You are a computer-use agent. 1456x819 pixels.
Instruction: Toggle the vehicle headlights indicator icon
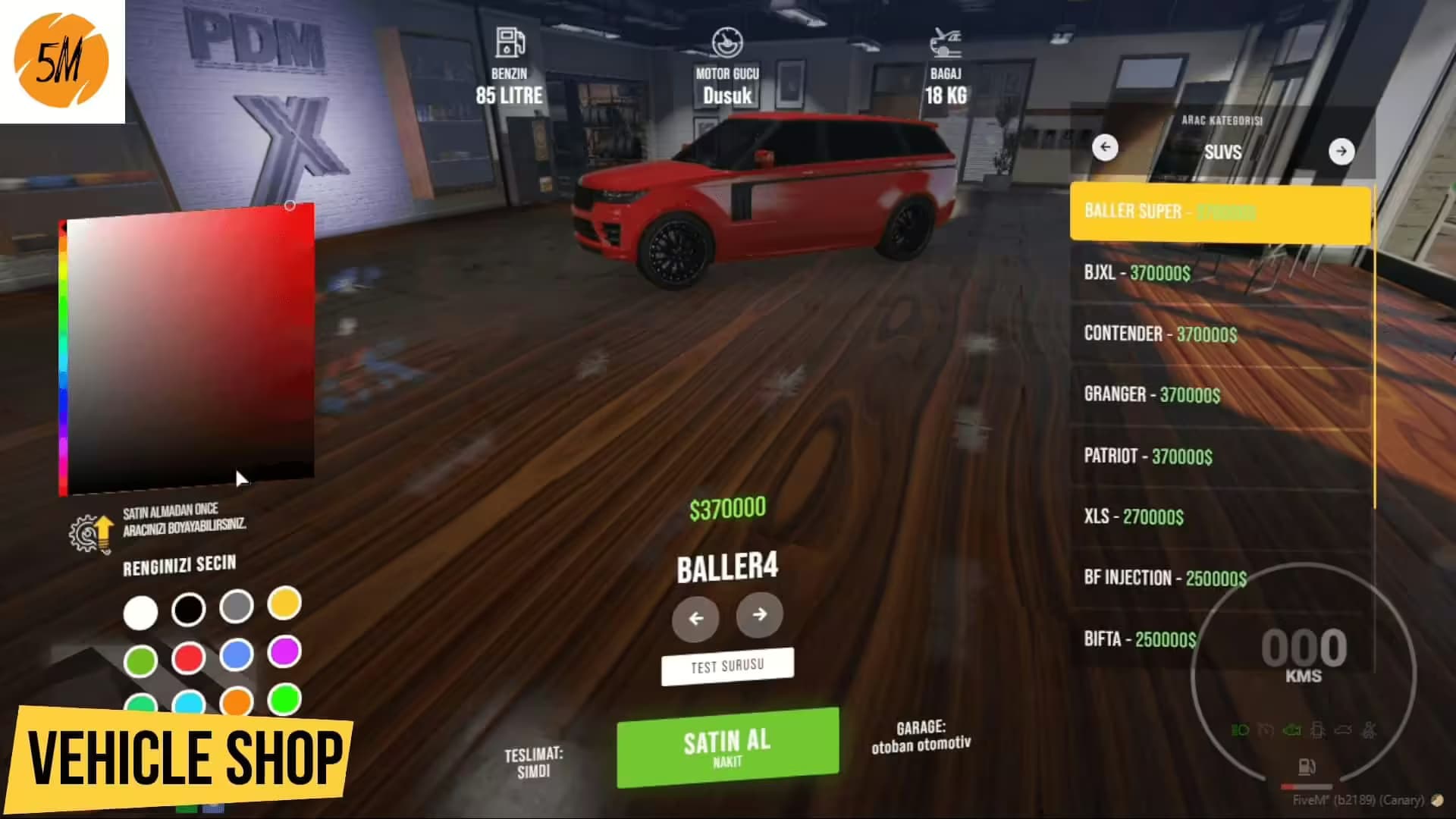(x=1240, y=730)
